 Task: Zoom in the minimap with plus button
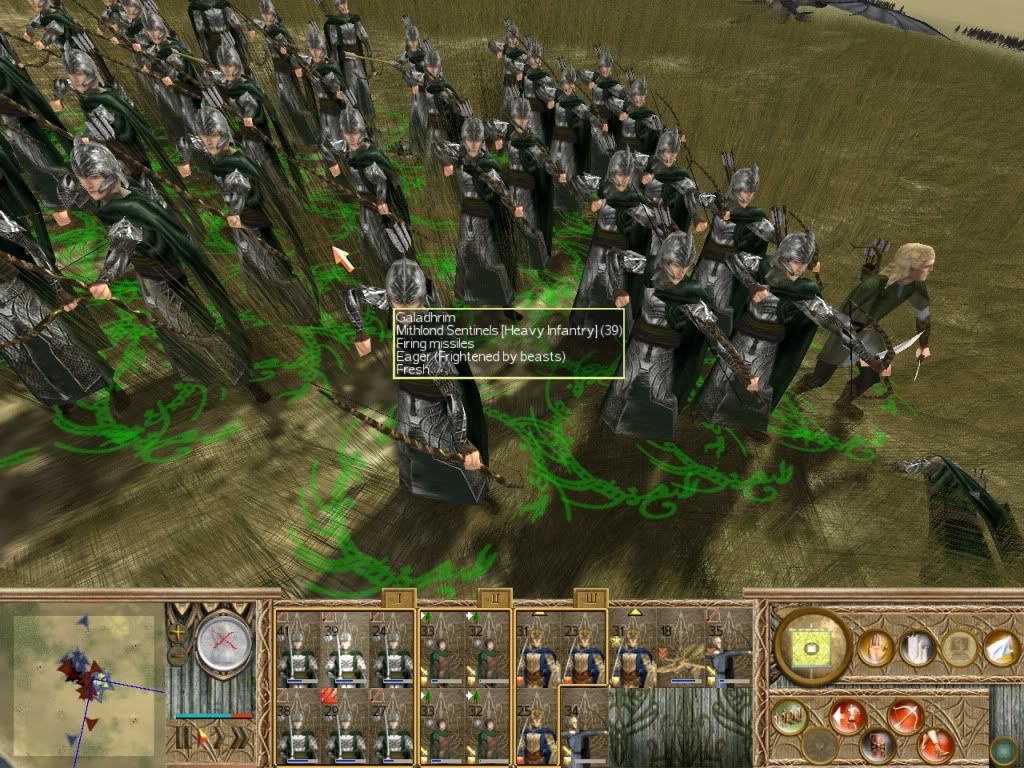178,633
